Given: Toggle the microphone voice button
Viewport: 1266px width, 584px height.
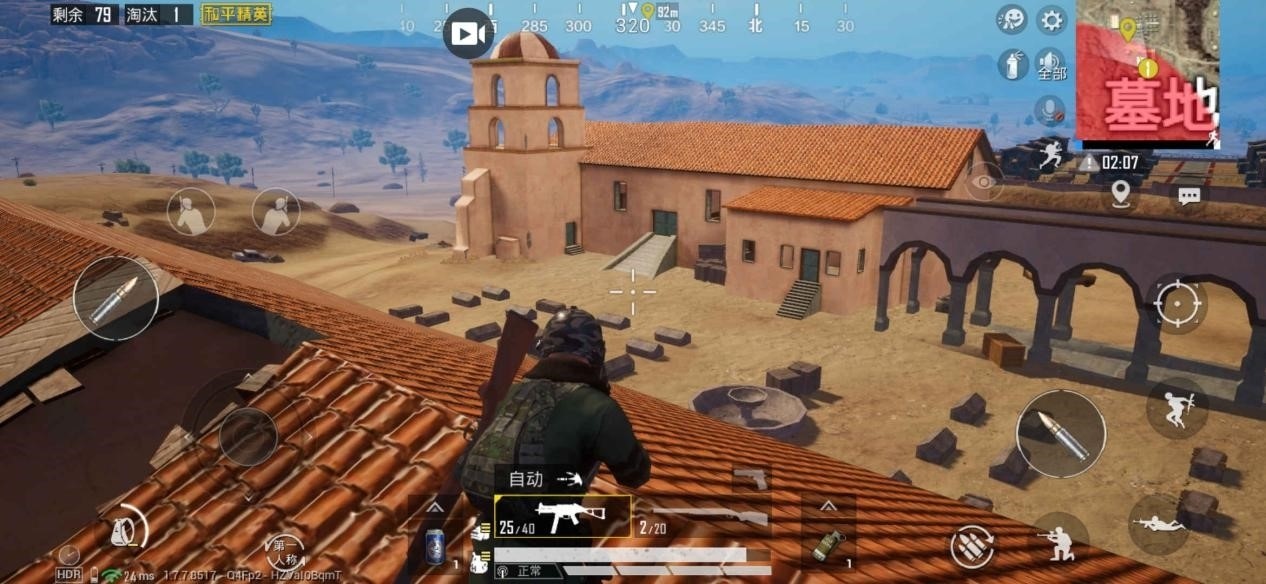Looking at the screenshot, I should pyautogui.click(x=1049, y=109).
